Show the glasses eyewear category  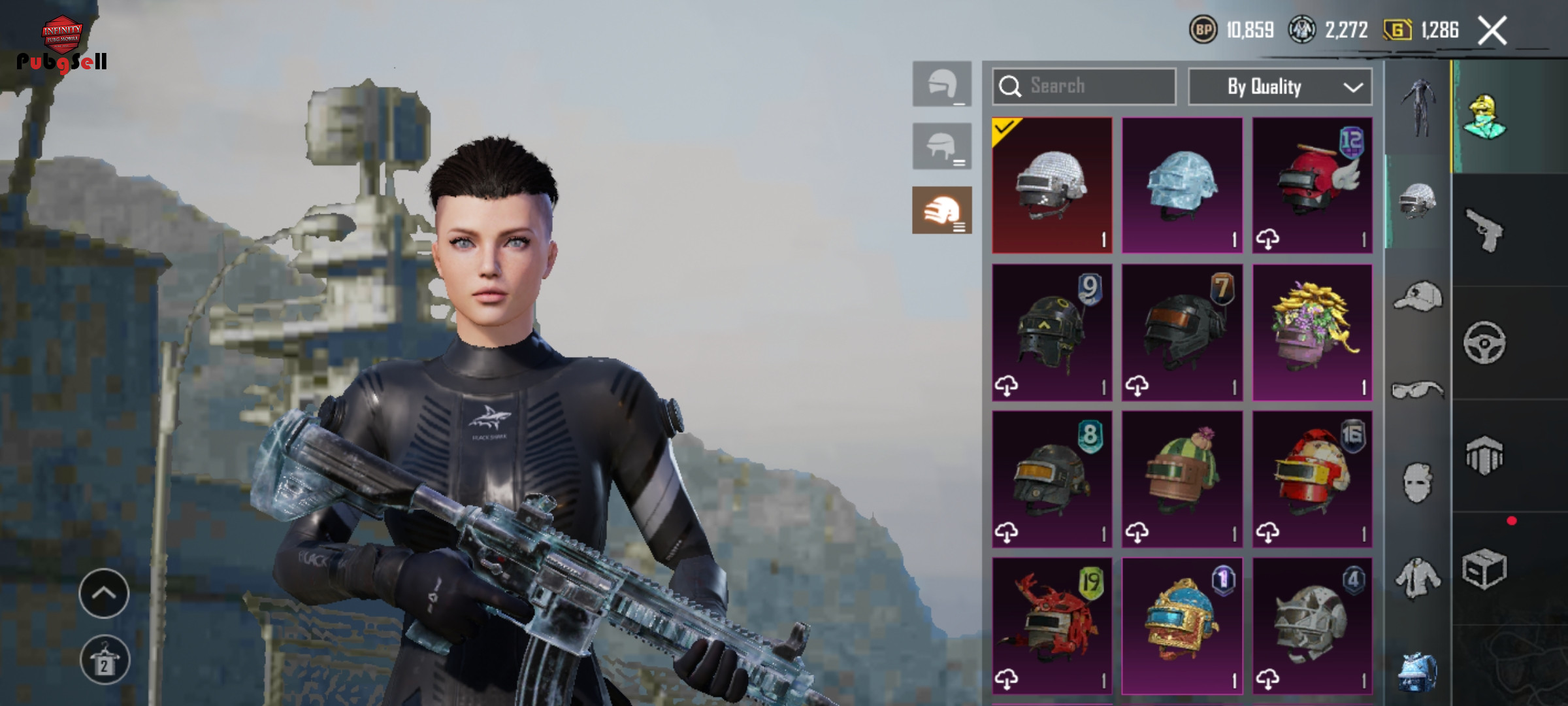pyautogui.click(x=1417, y=390)
